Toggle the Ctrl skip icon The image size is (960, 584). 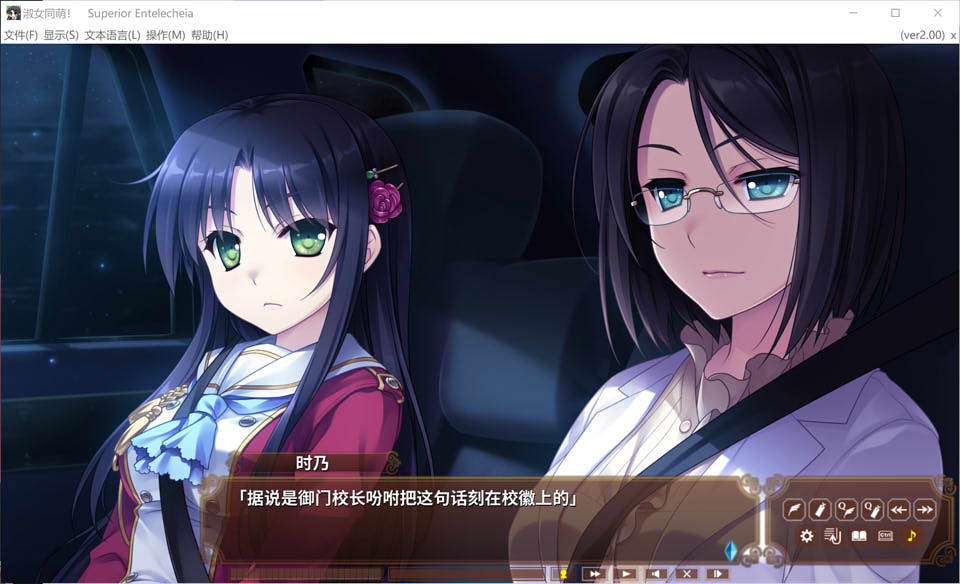(x=885, y=536)
